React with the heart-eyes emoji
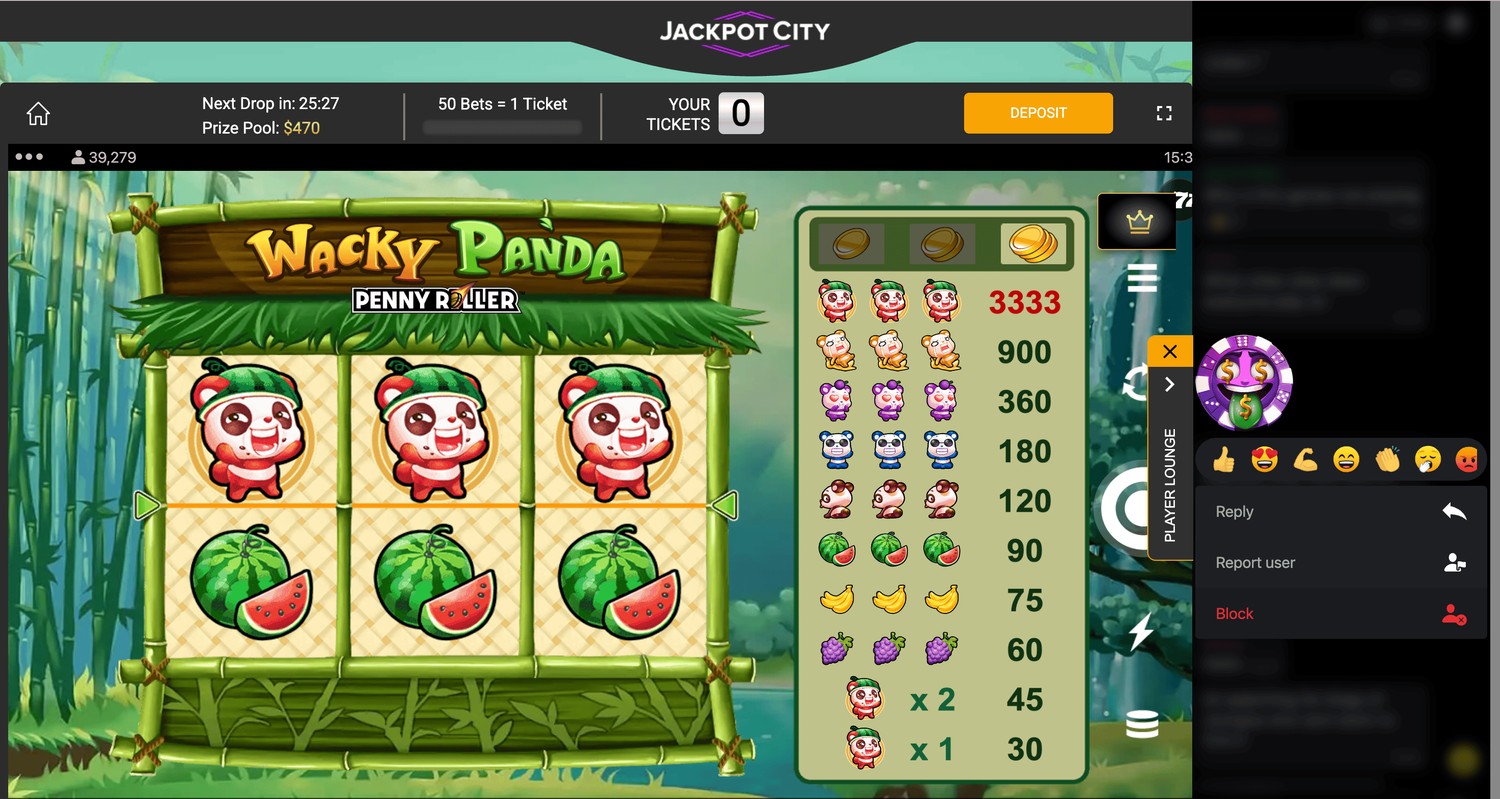This screenshot has height=799, width=1500. [x=1264, y=460]
